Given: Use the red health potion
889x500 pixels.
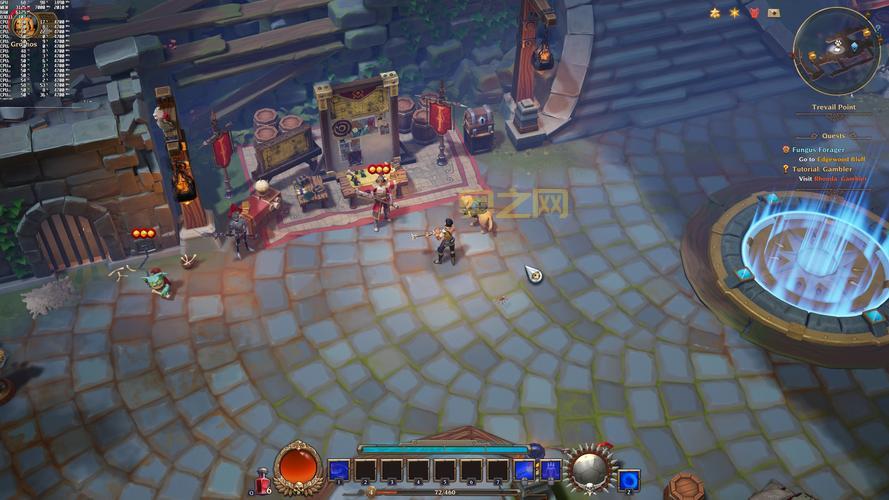Looking at the screenshot, I should pos(263,482).
